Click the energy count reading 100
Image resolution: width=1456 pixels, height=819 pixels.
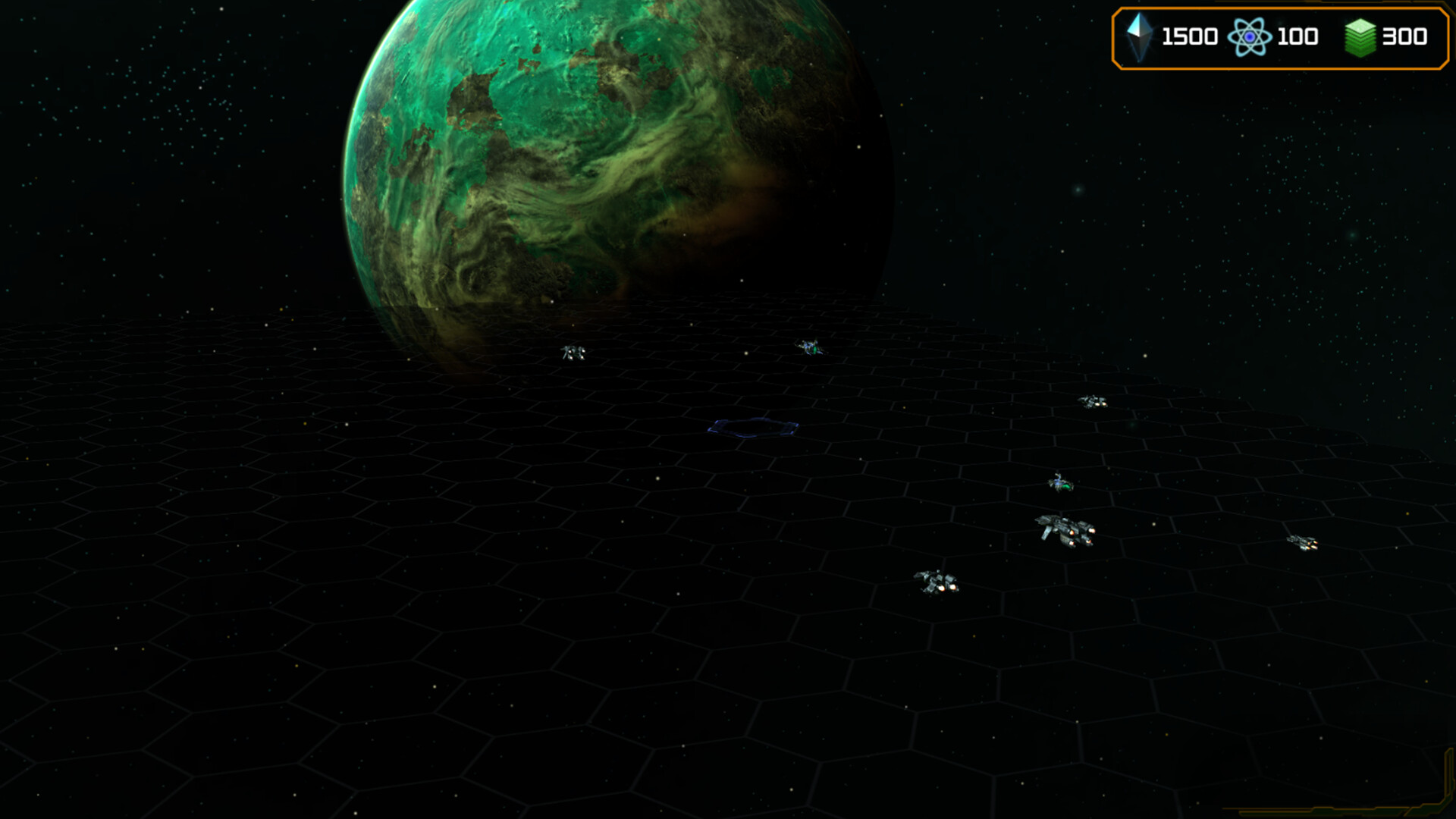(1298, 35)
